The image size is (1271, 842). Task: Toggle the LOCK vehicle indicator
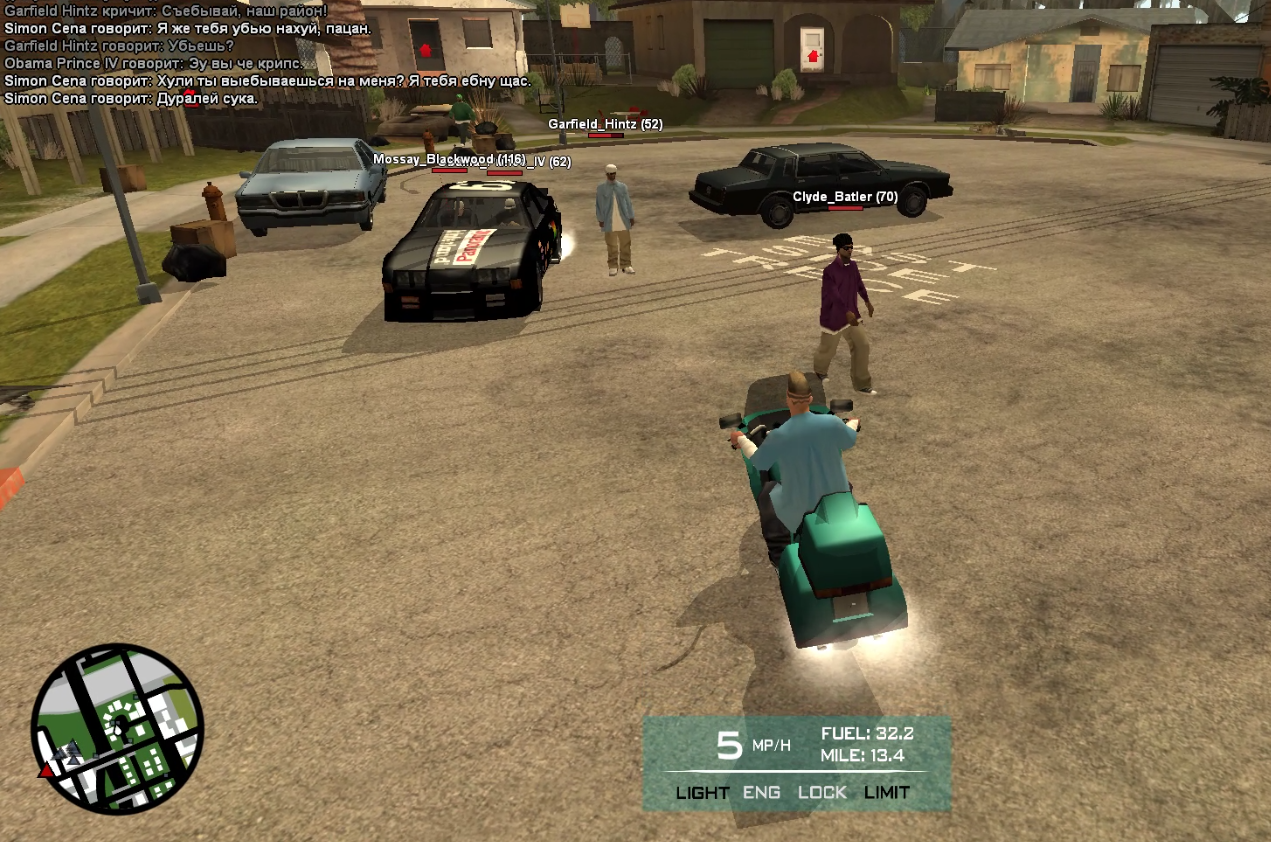coord(822,792)
